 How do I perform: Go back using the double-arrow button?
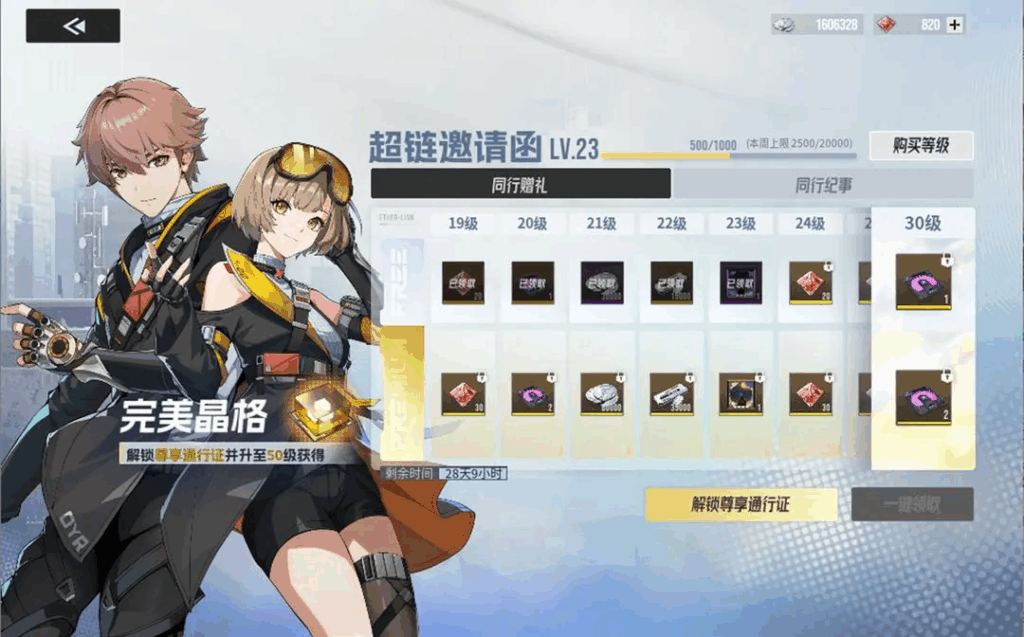(x=73, y=26)
